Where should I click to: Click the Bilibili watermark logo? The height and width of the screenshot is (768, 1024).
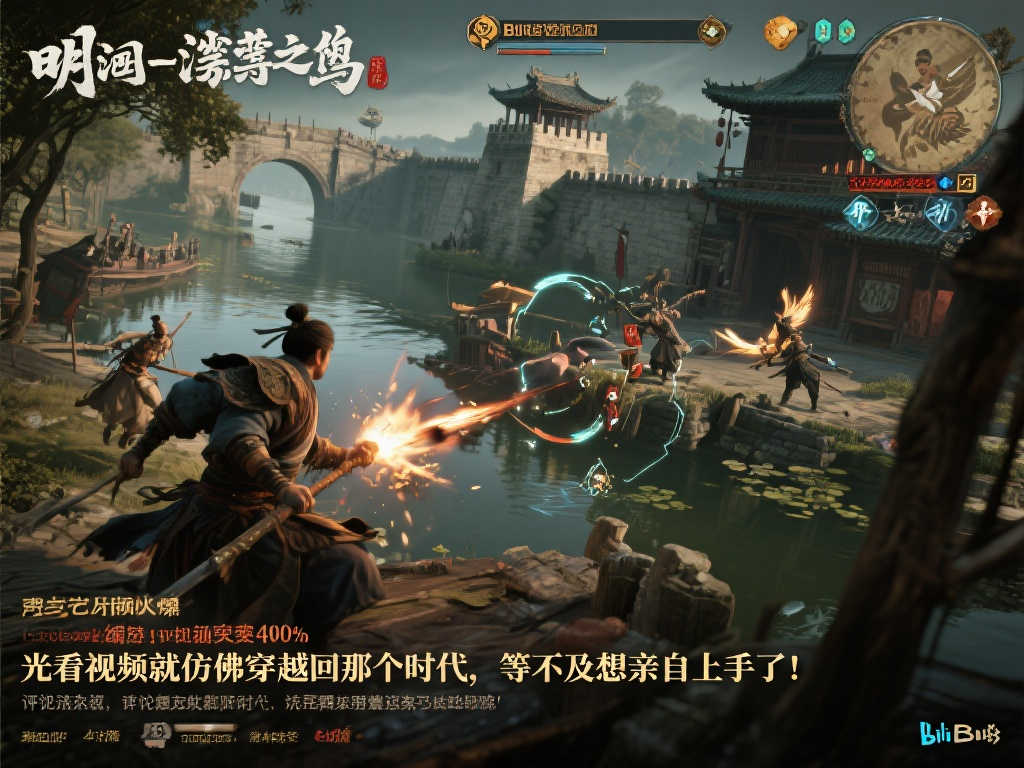coord(958,734)
